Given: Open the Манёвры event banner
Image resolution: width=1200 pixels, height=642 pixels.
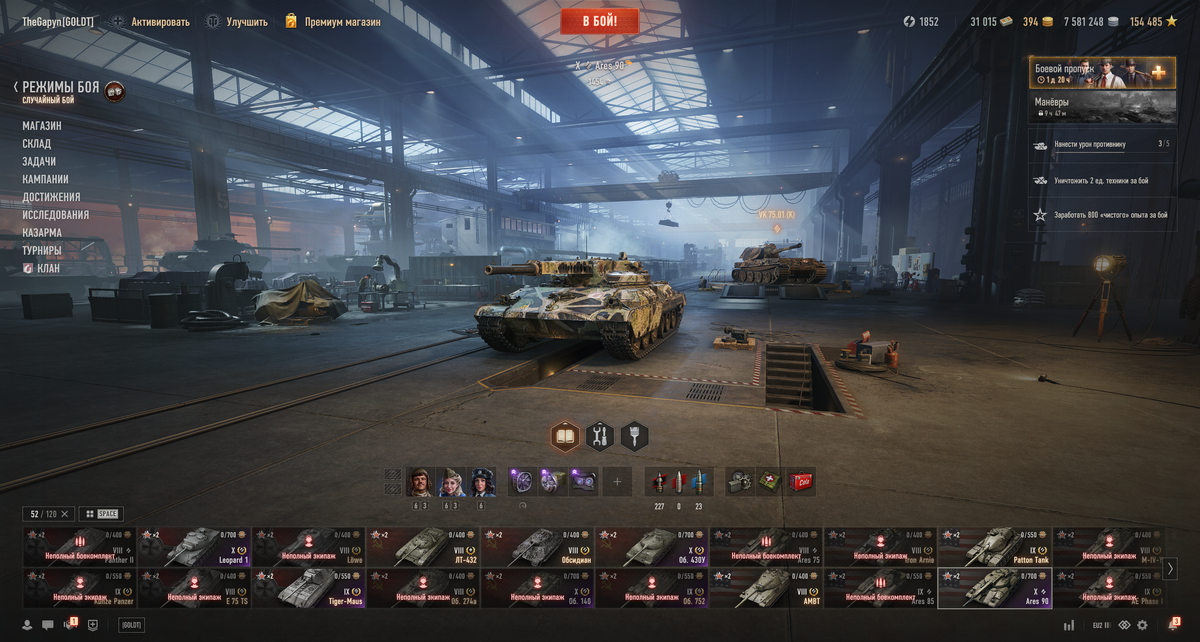Looking at the screenshot, I should (1102, 107).
